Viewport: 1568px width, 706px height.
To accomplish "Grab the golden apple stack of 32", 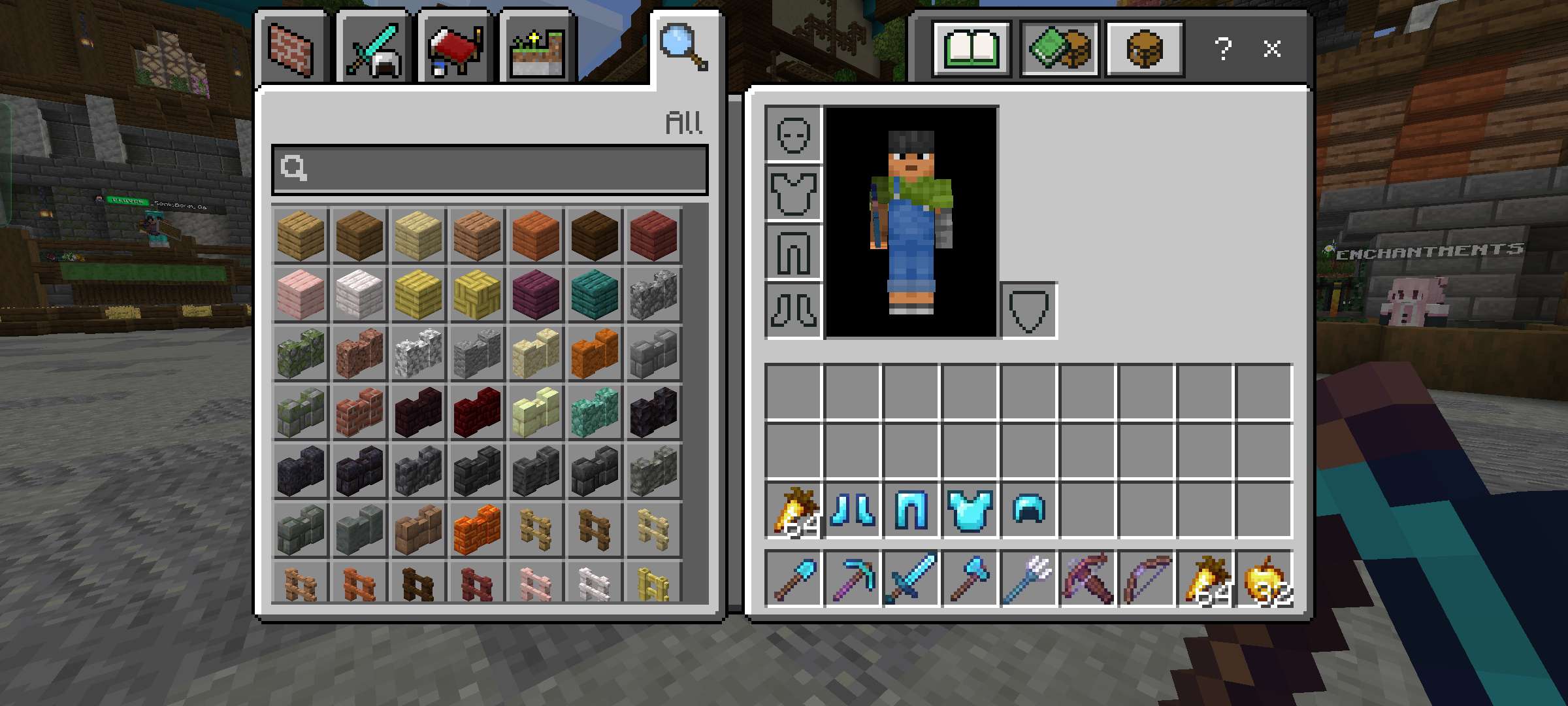I will pos(1264,579).
